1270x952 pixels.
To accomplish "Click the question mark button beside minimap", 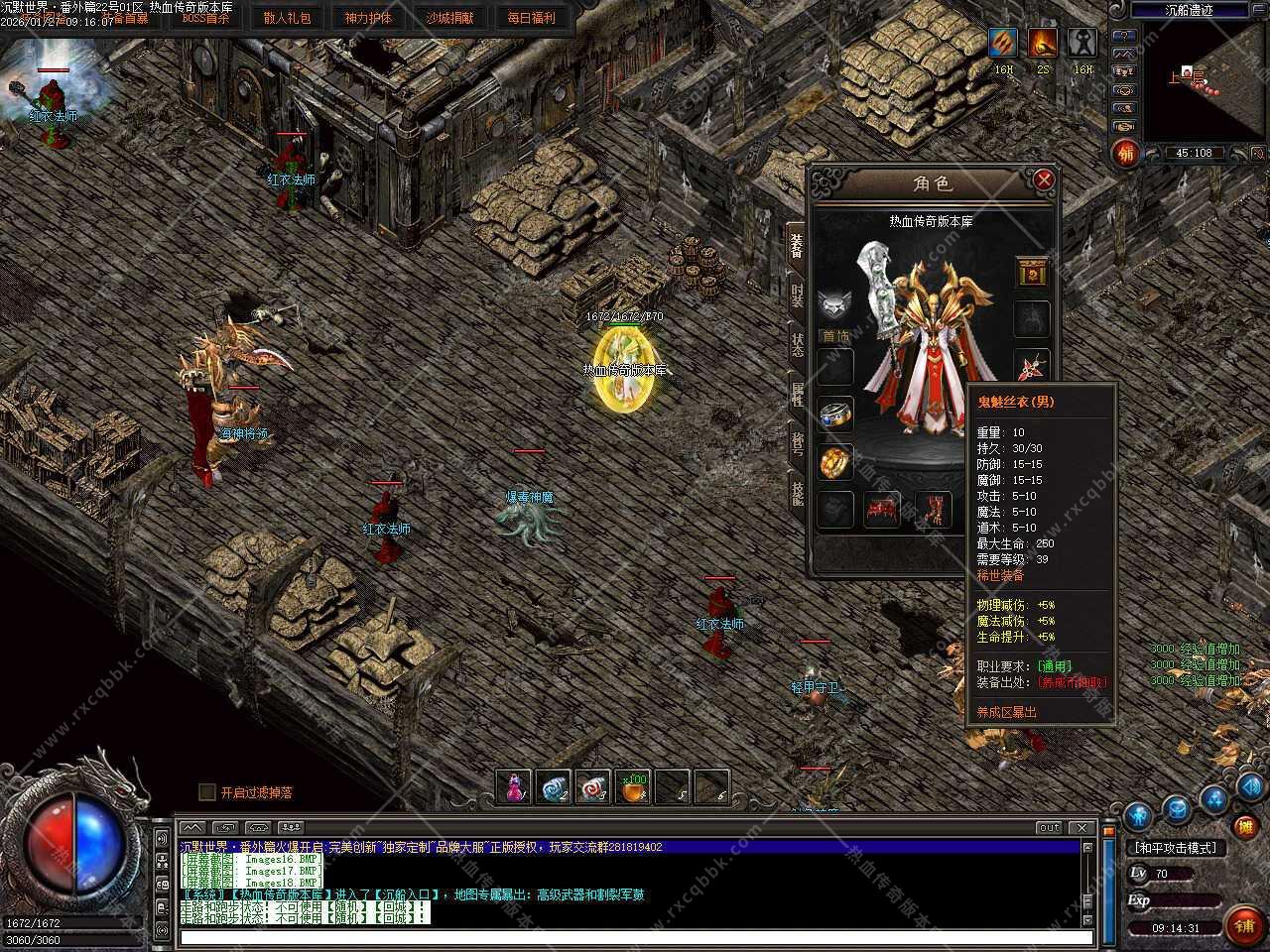I will [1124, 34].
